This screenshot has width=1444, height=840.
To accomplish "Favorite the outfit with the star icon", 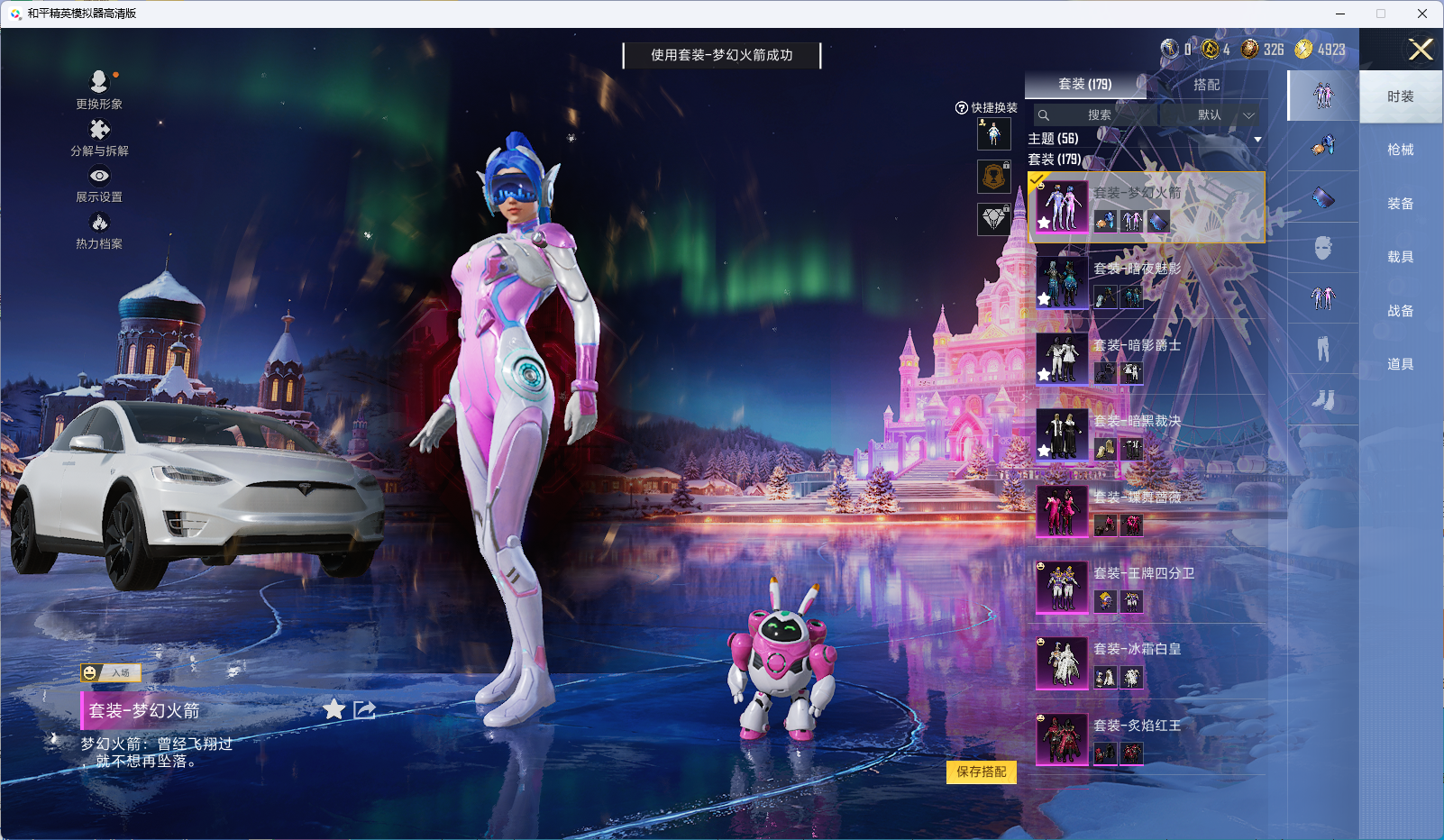I will pos(334,709).
